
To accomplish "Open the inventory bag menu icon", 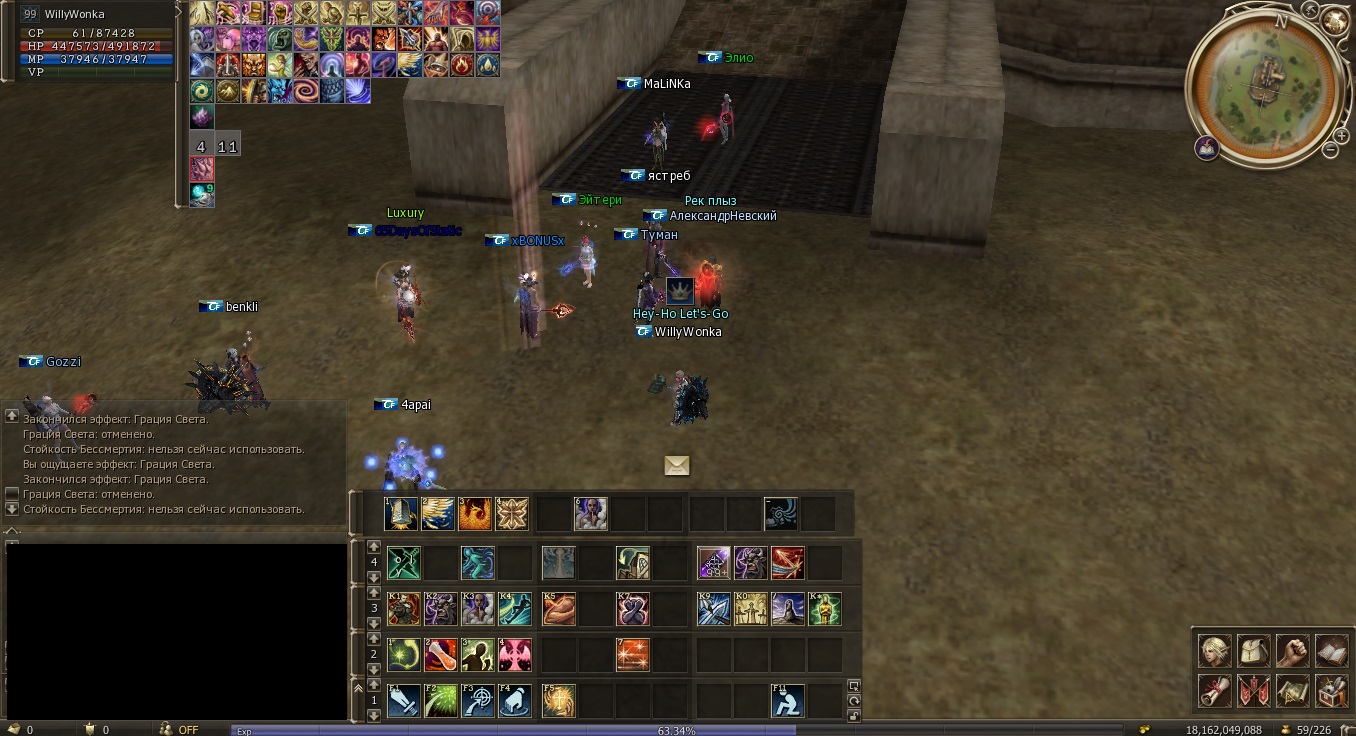I will pyautogui.click(x=1254, y=651).
